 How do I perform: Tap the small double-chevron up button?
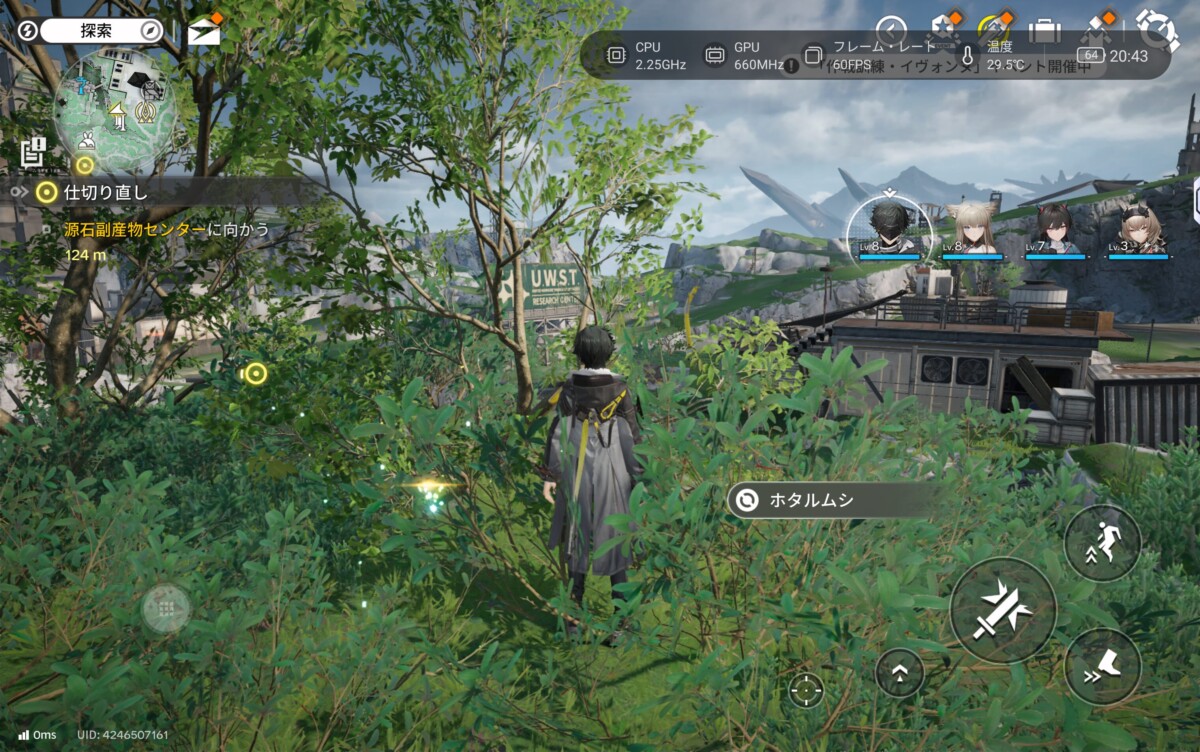click(x=899, y=673)
